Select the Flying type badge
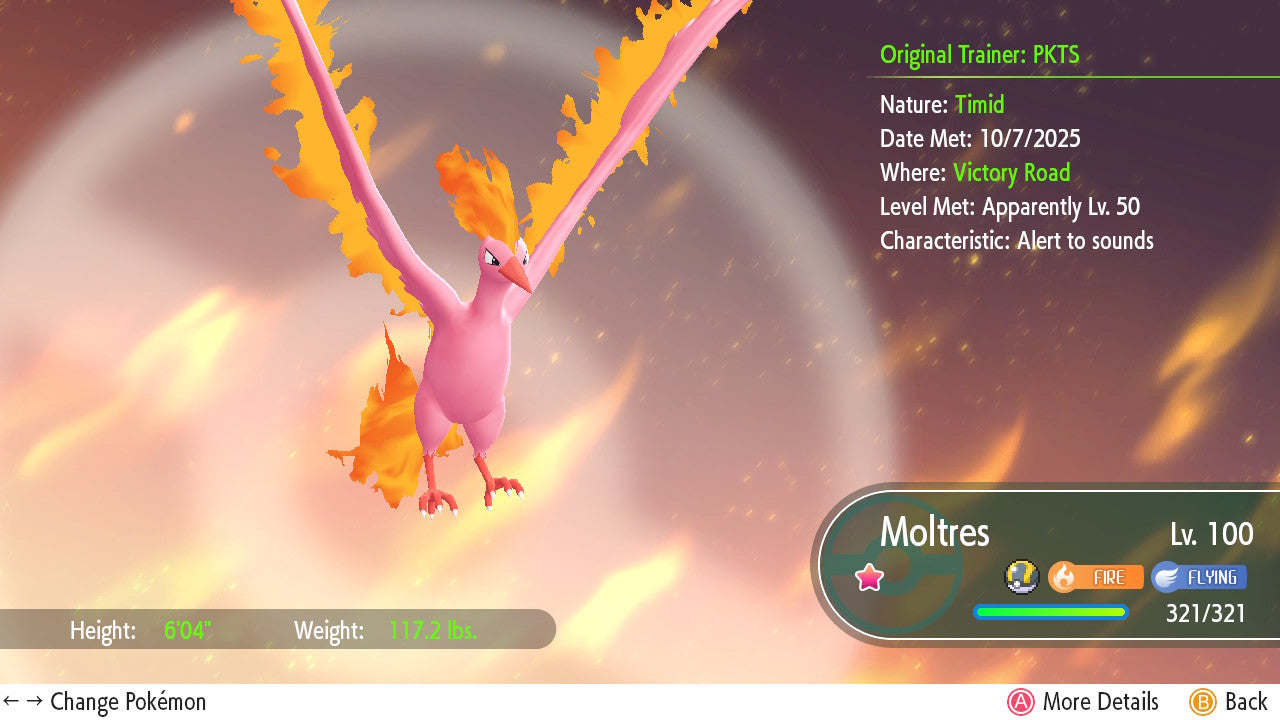1280x720 pixels. 1199,577
